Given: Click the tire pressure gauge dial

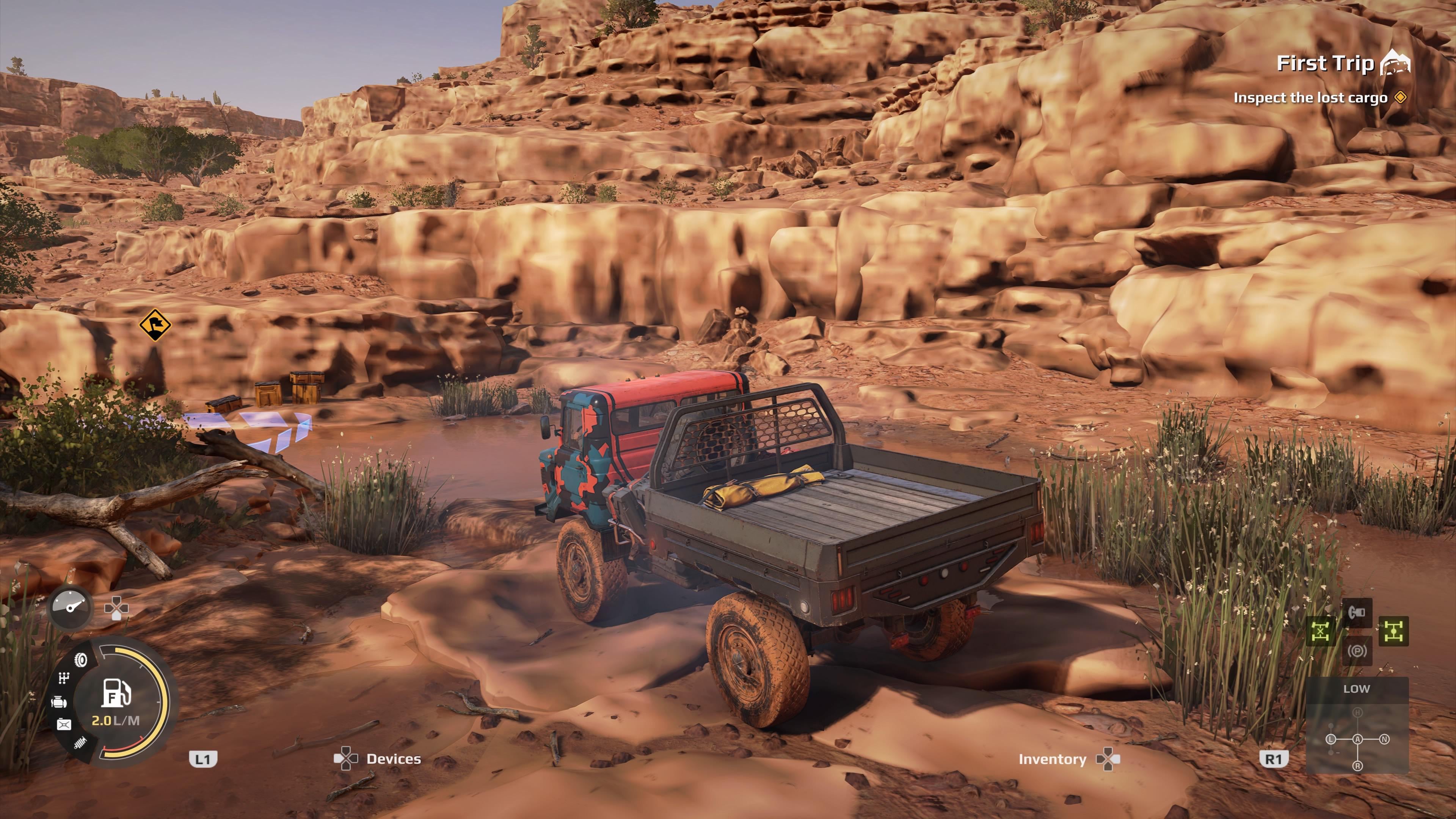Looking at the screenshot, I should click(71, 607).
